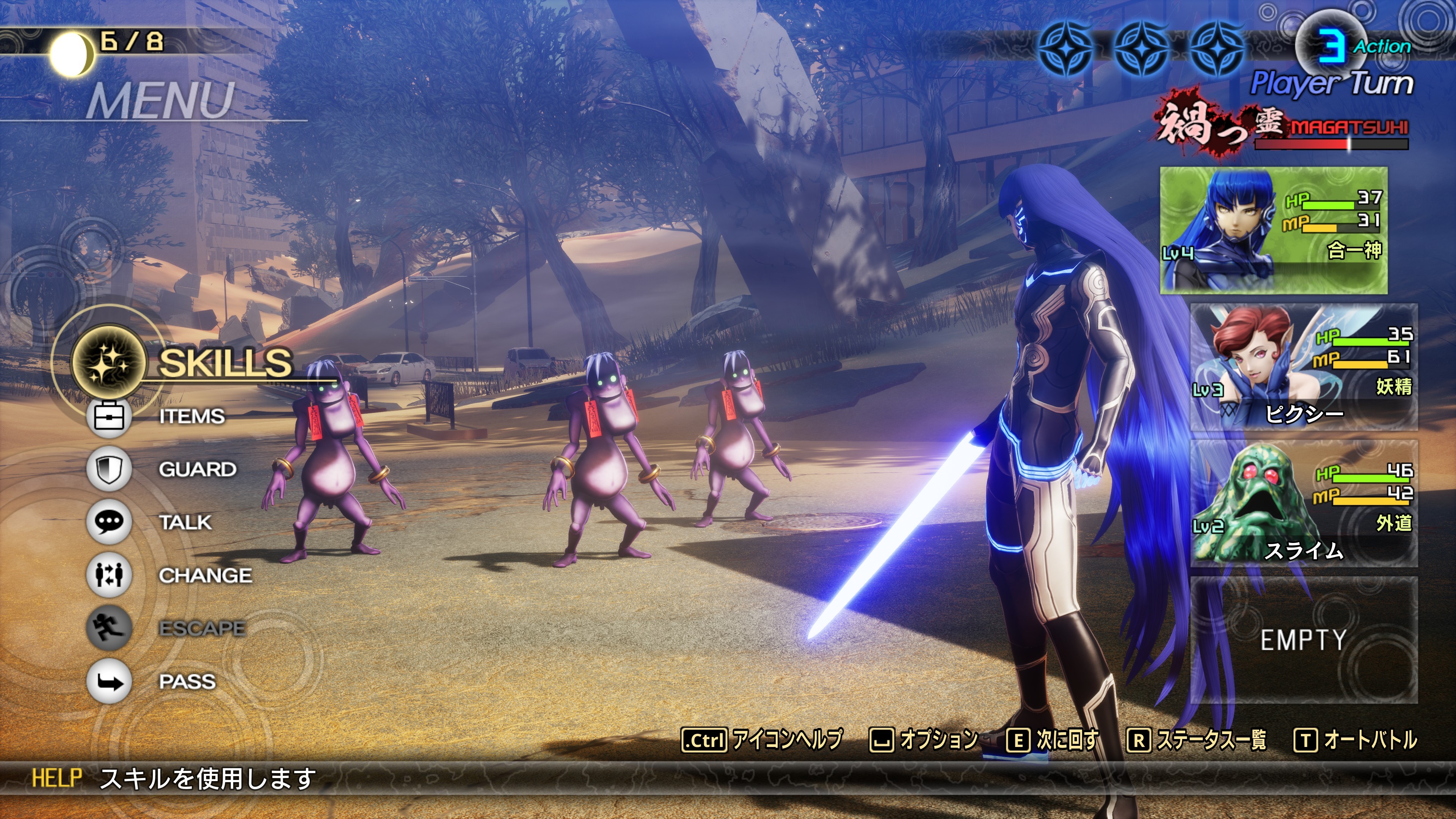The image size is (1456, 819).
Task: Select TALK to negotiate
Action: click(185, 522)
